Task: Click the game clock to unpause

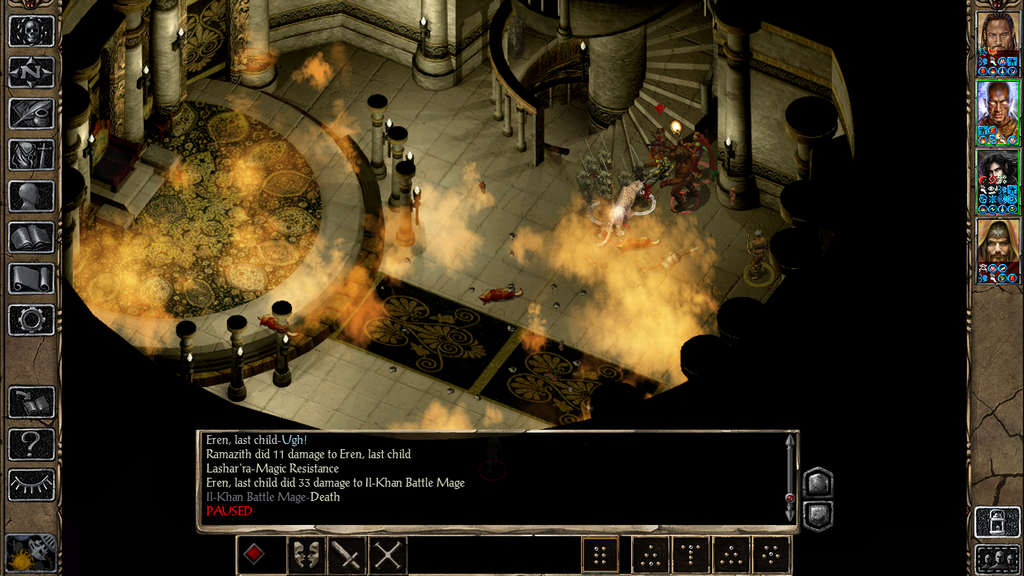Action: point(30,553)
